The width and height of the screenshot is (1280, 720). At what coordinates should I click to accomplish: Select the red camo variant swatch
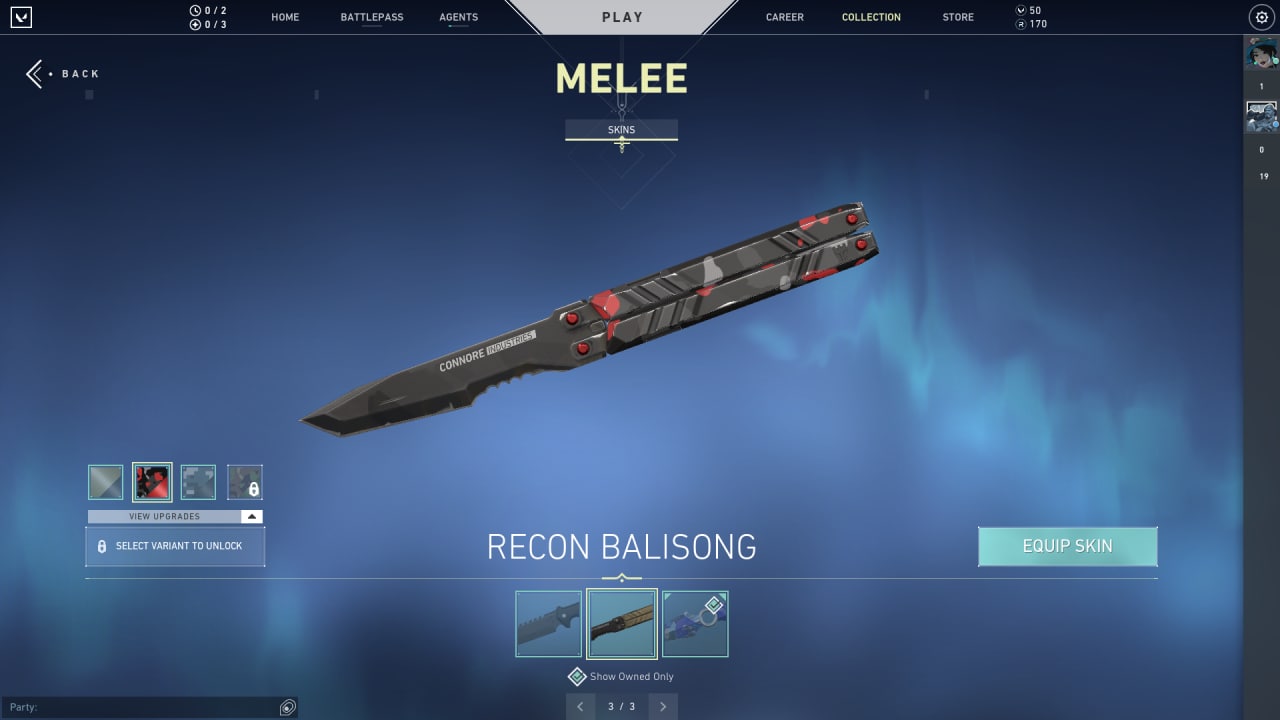(151, 482)
